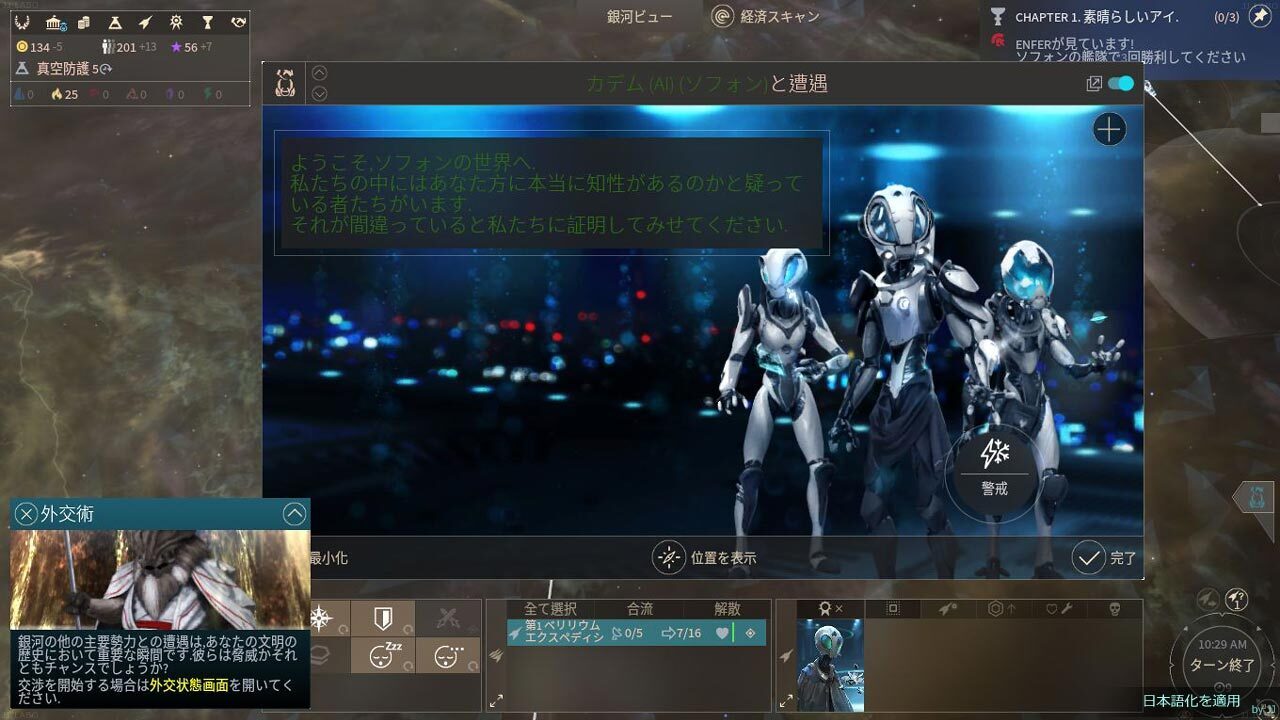The image size is (1280, 720).
Task: Click the skull icon in the hero panel
Action: click(1115, 609)
